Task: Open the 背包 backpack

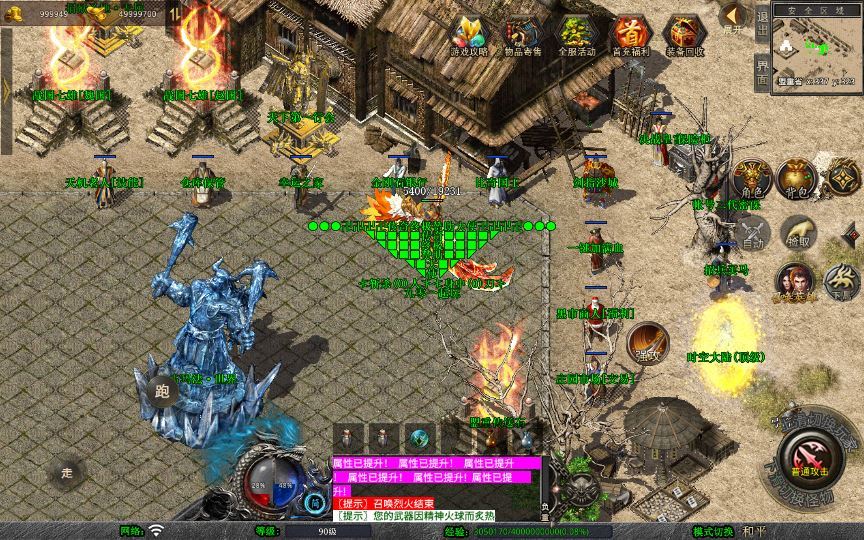Action: click(797, 180)
